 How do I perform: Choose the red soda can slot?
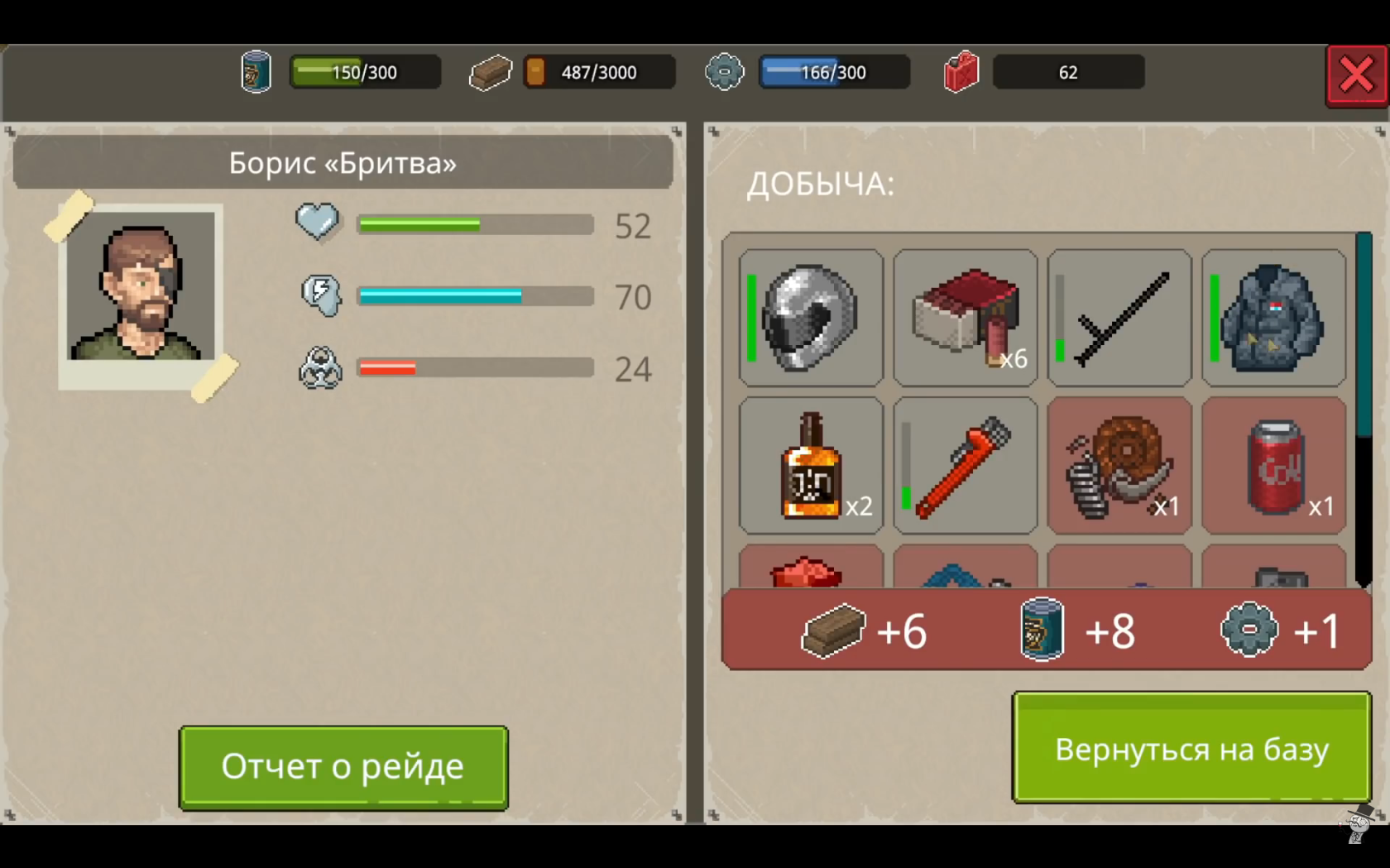[x=1274, y=466]
